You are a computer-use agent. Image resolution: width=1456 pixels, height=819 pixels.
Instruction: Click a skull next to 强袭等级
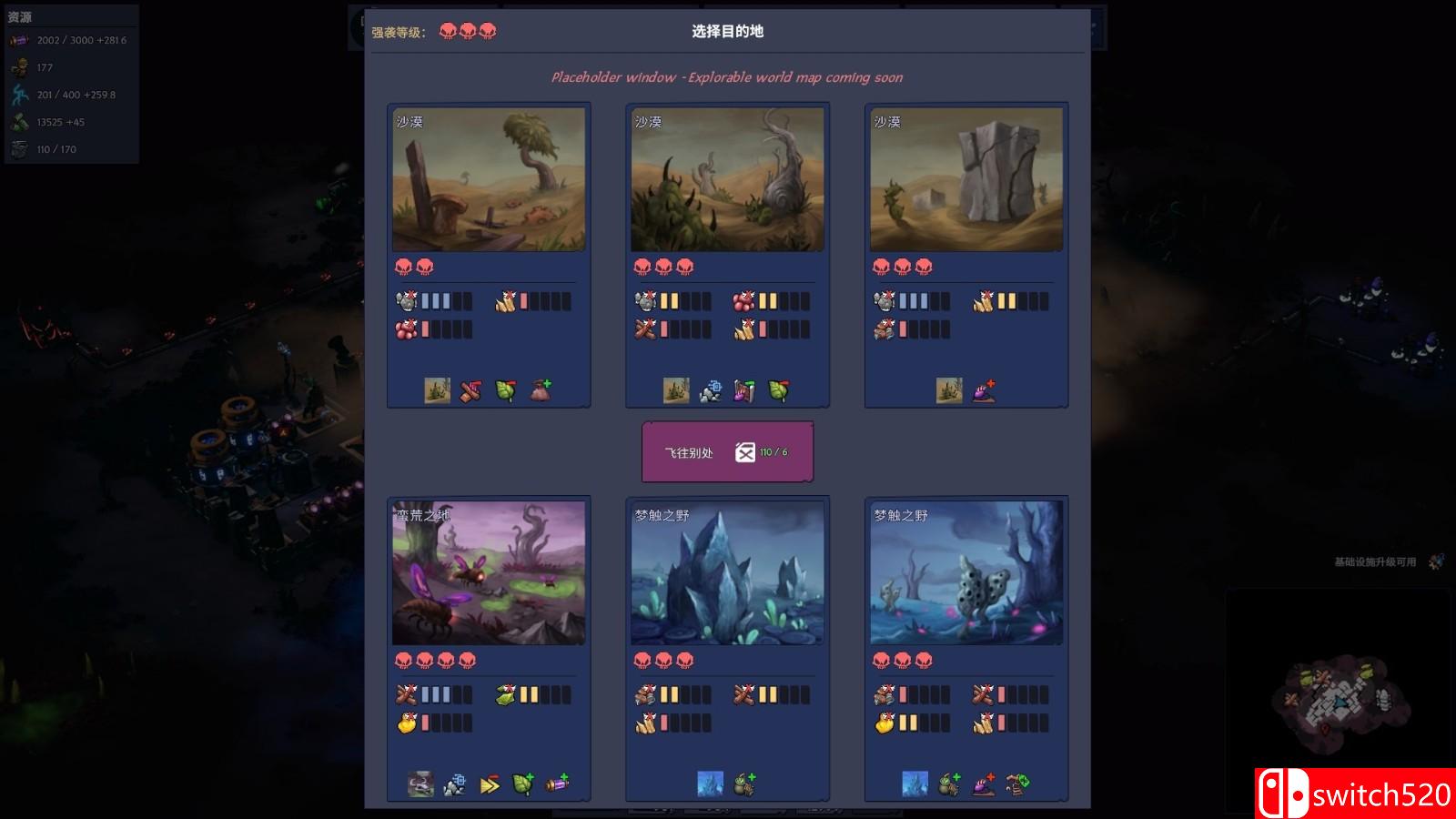[x=448, y=29]
